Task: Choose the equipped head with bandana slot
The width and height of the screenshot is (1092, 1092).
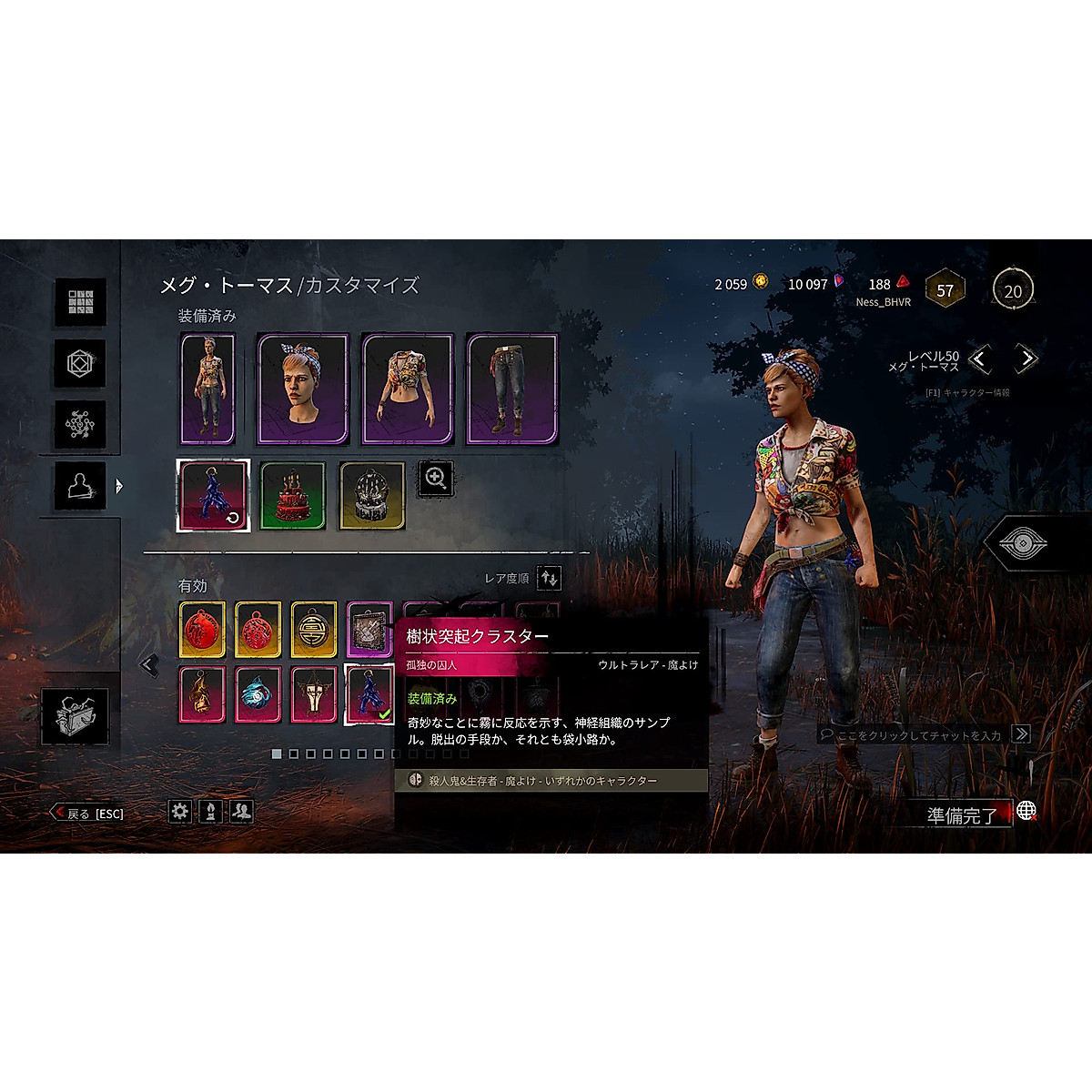Action: click(x=303, y=389)
